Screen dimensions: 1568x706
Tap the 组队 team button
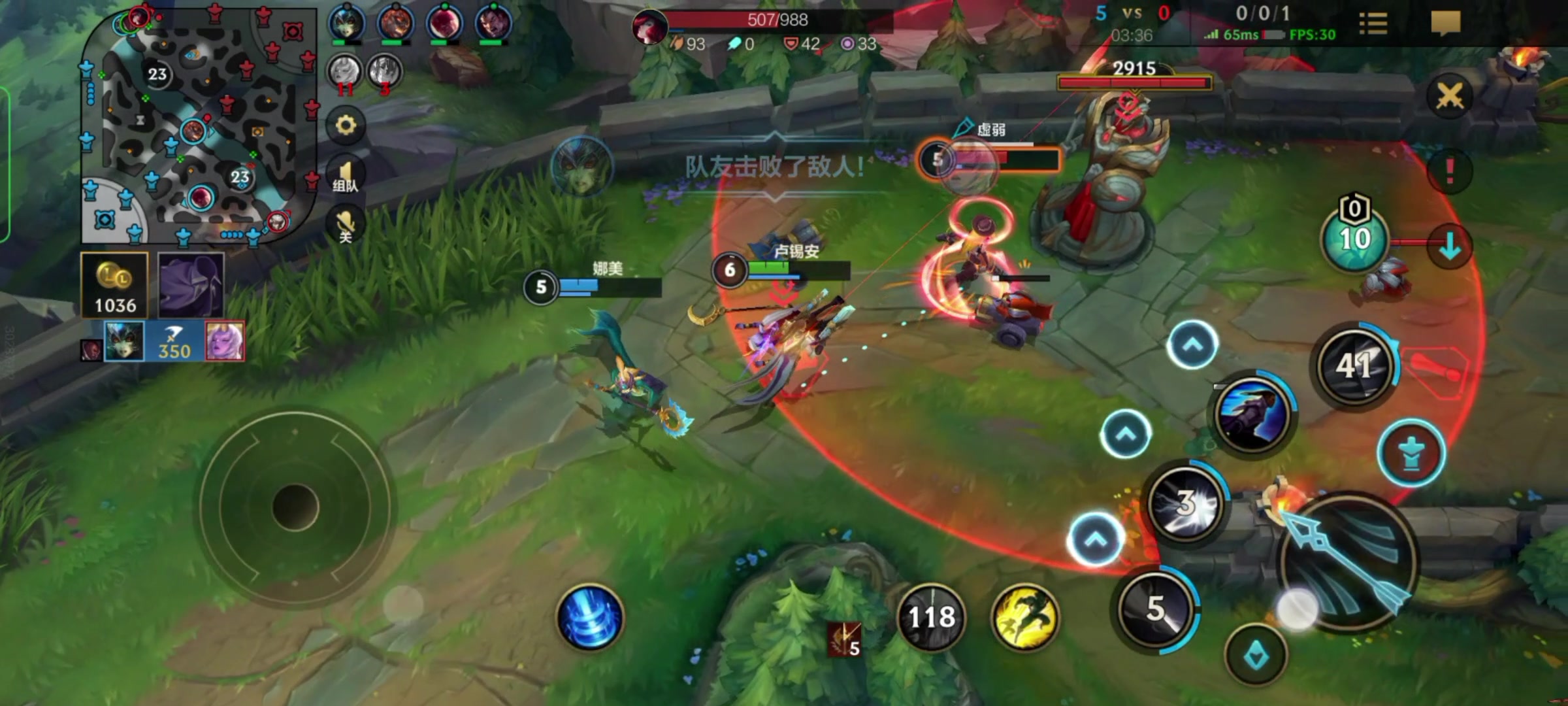[346, 176]
